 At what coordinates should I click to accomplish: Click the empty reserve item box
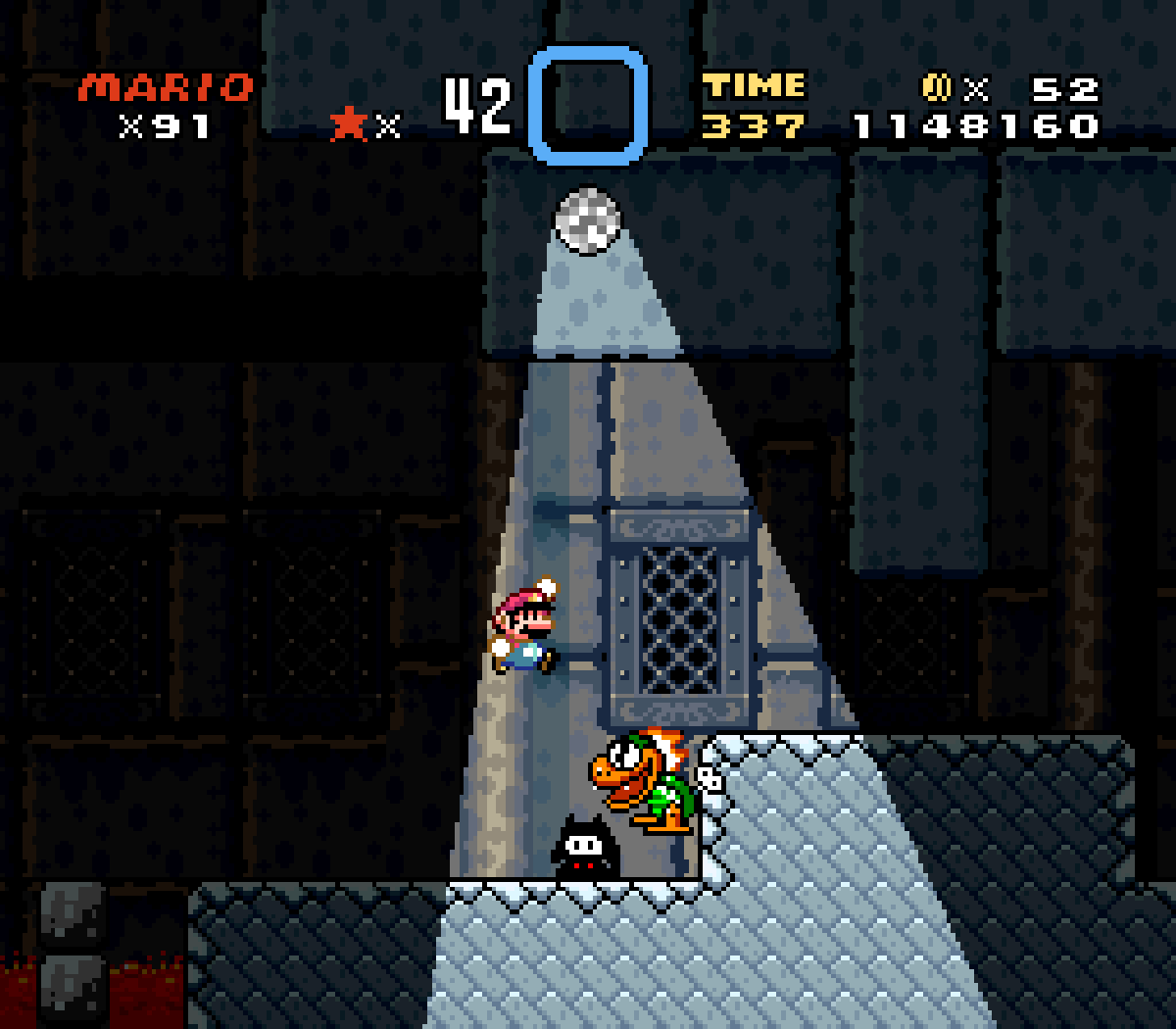588,105
